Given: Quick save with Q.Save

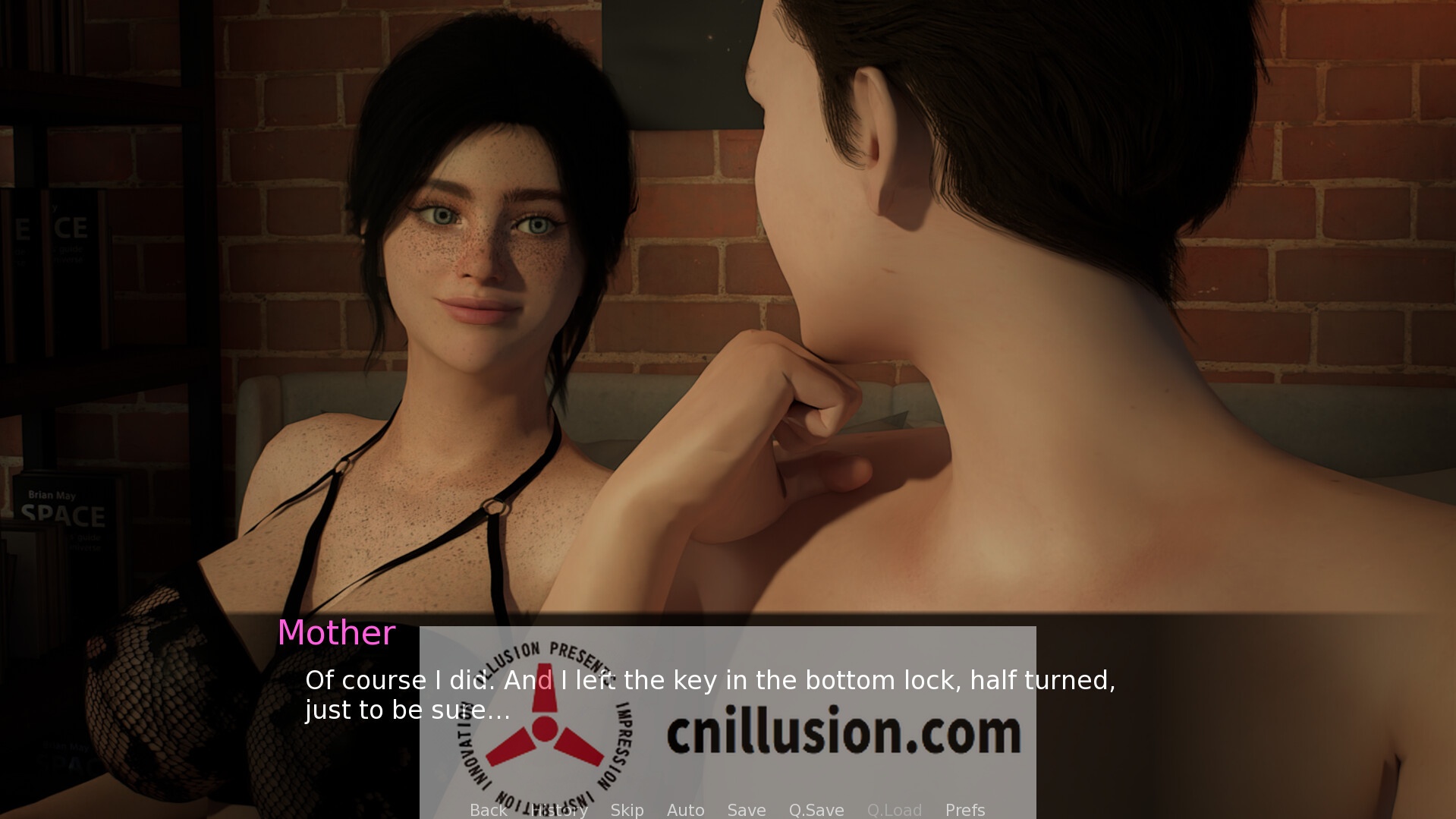Looking at the screenshot, I should tap(816, 810).
